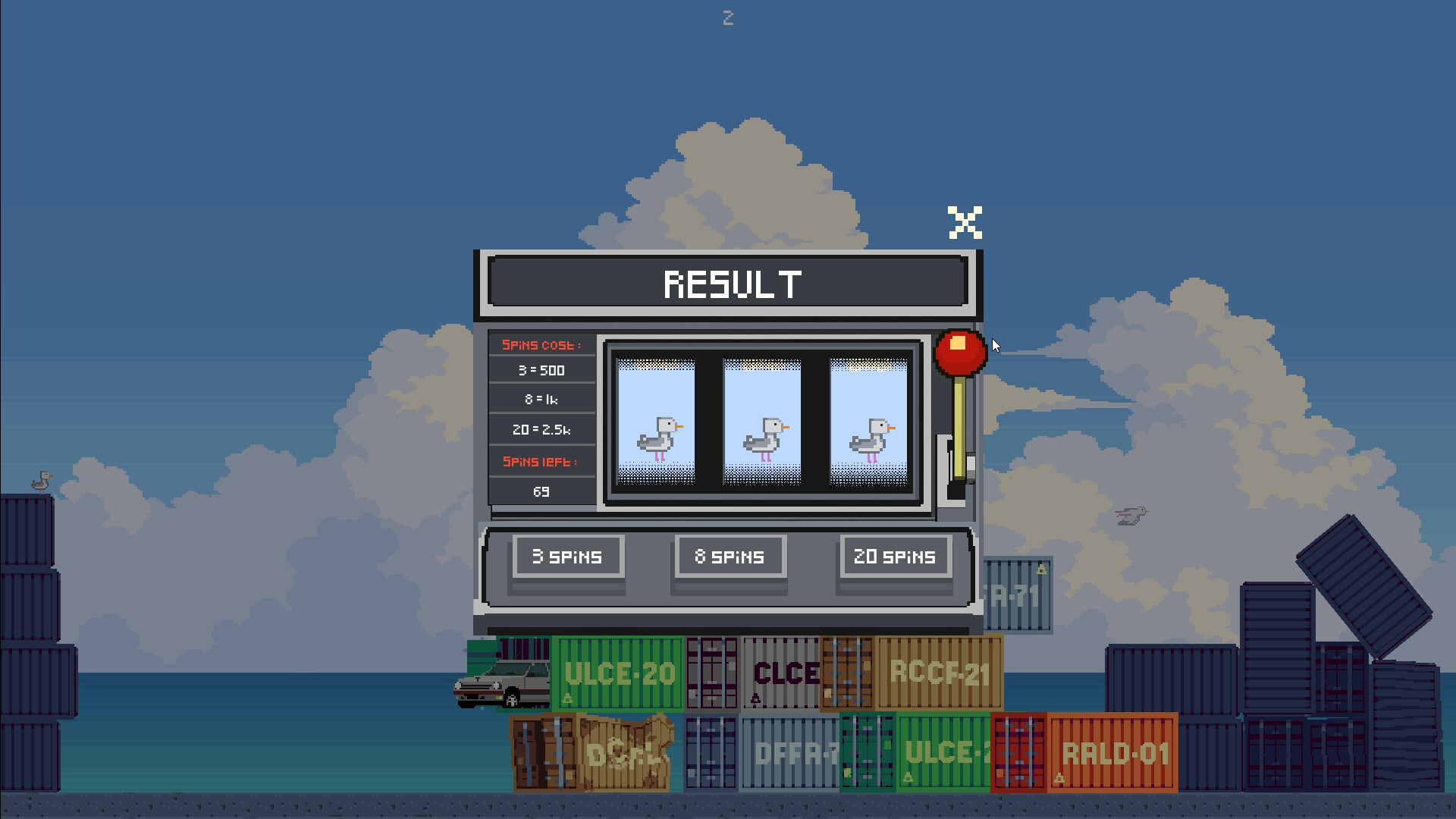
Task: Purchase 20 spins on the slot machine
Action: coord(896,557)
